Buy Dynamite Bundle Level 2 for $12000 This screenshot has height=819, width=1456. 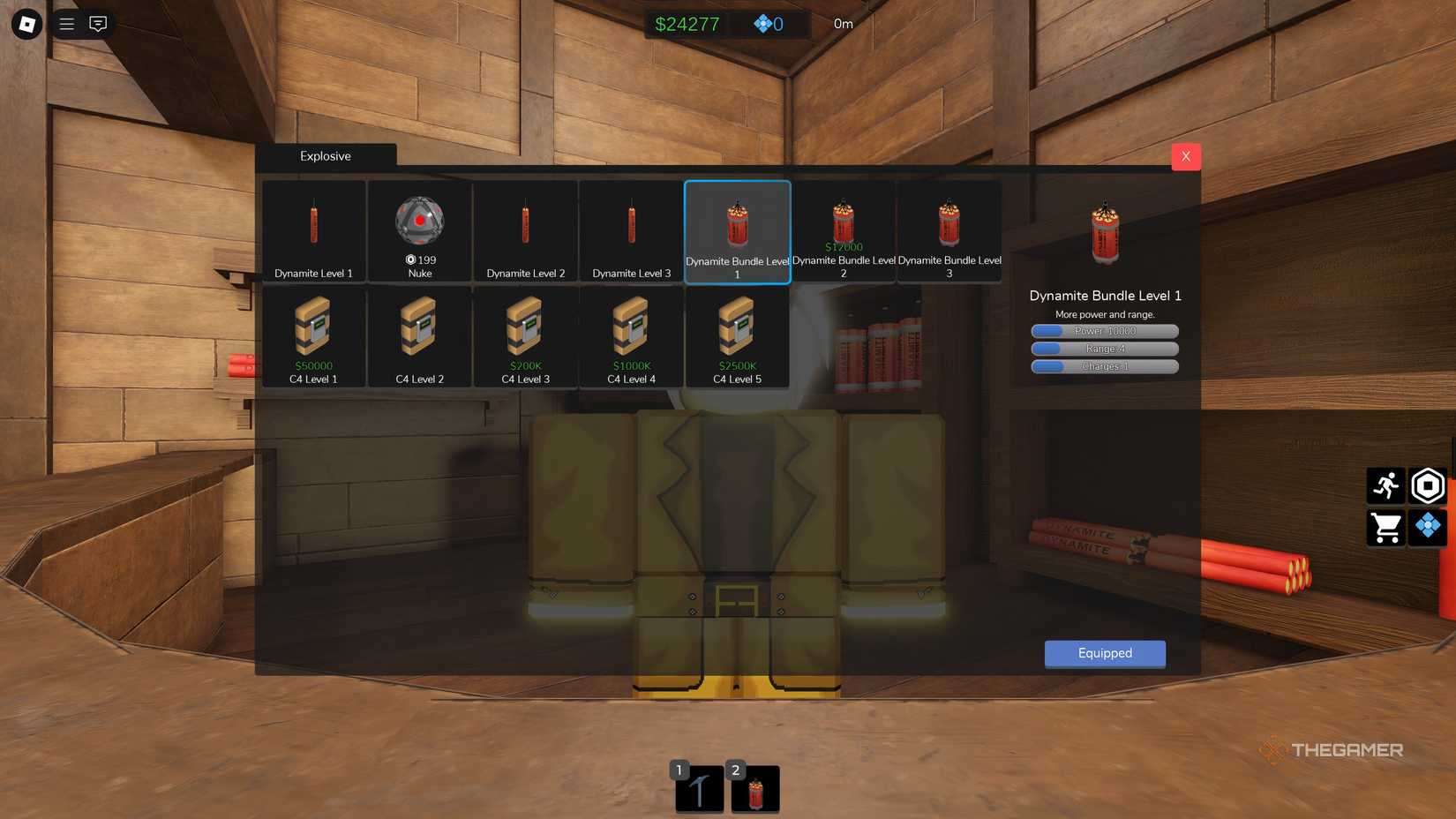[843, 247]
